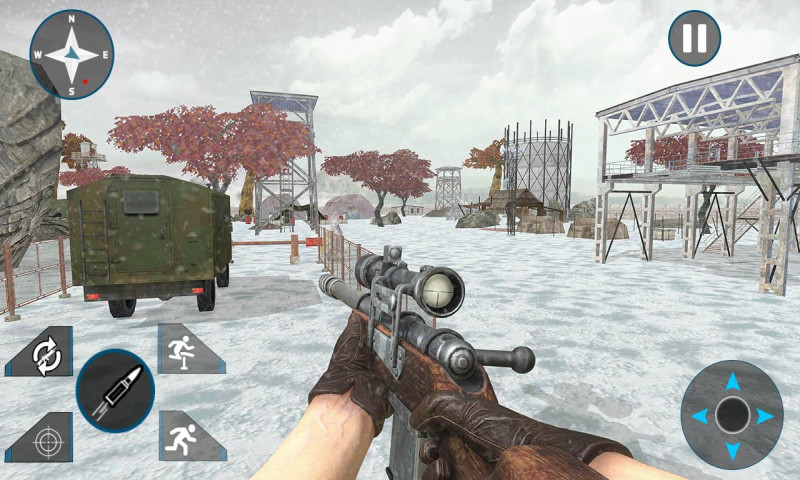Fire the rifle using the bullet button
Screen dimensions: 800x480
coord(115,390)
